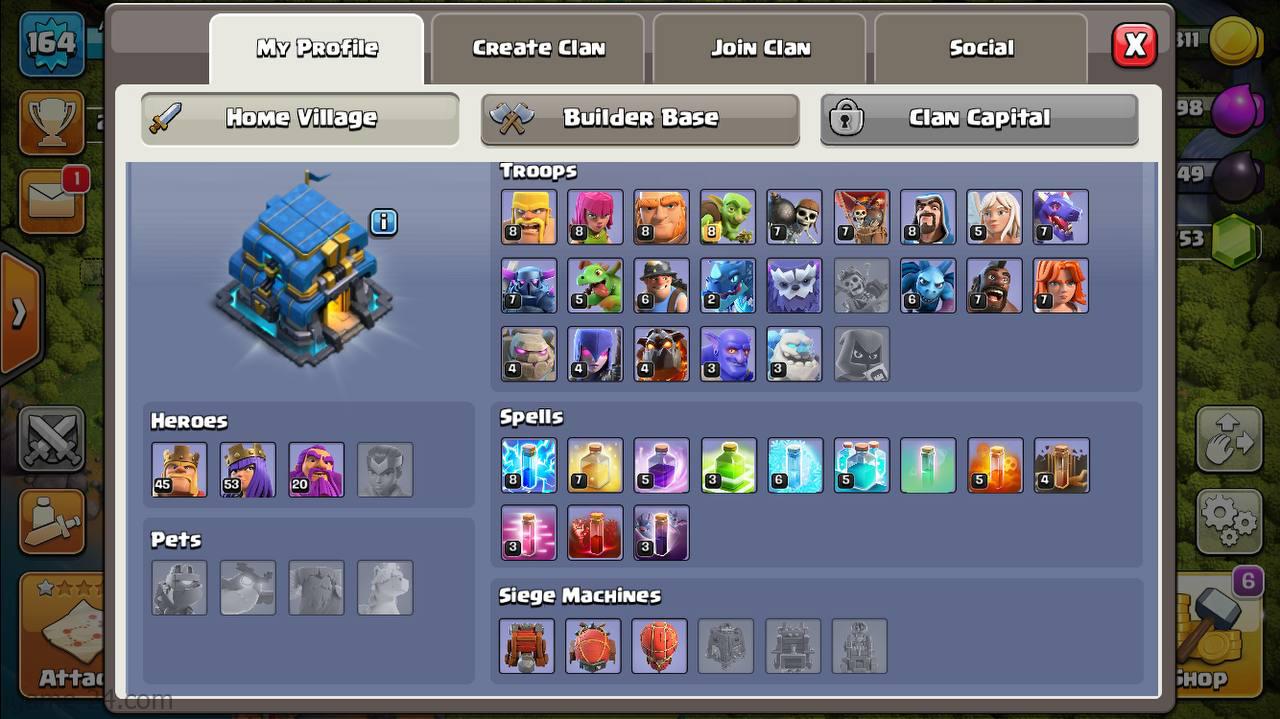
Task: Show the Builder Base profile
Action: 640,118
